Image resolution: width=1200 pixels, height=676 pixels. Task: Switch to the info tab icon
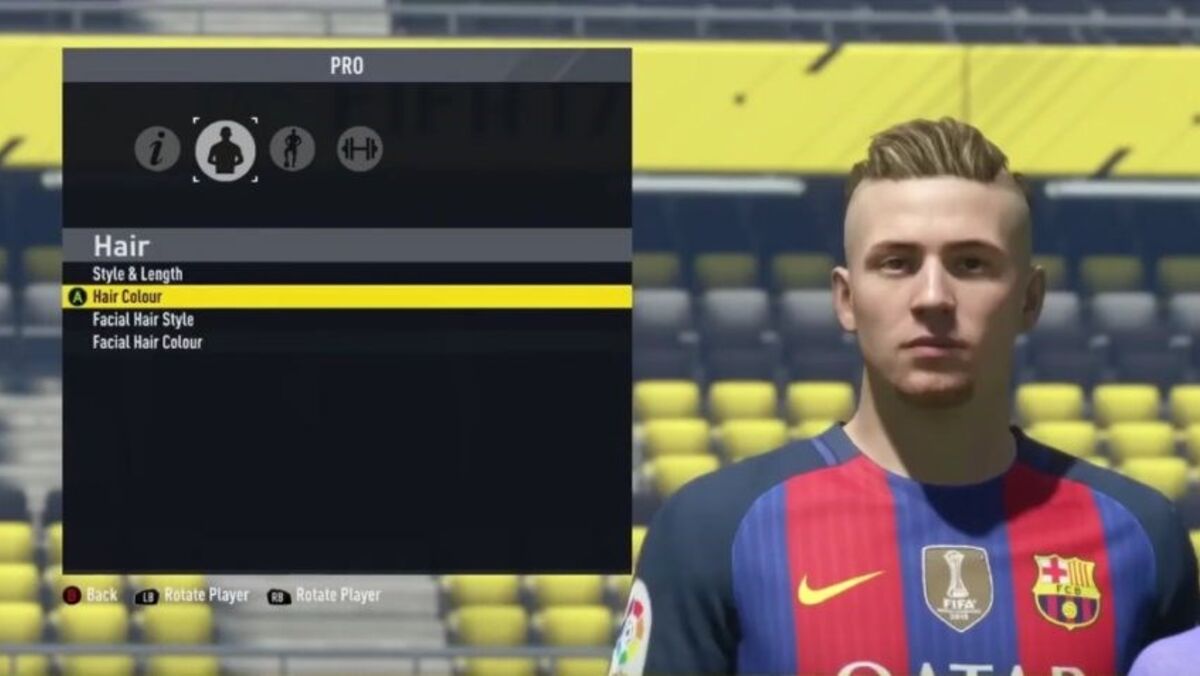click(158, 149)
